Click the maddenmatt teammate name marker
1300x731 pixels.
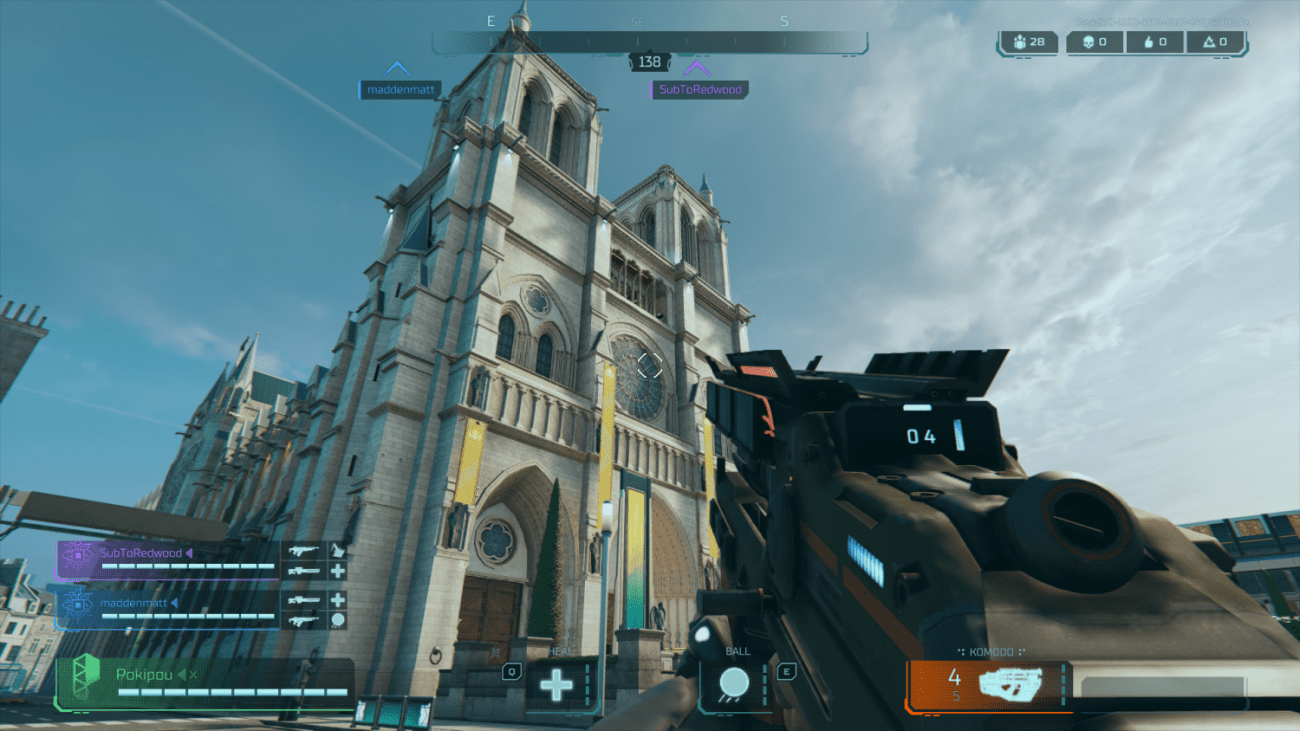pos(401,89)
